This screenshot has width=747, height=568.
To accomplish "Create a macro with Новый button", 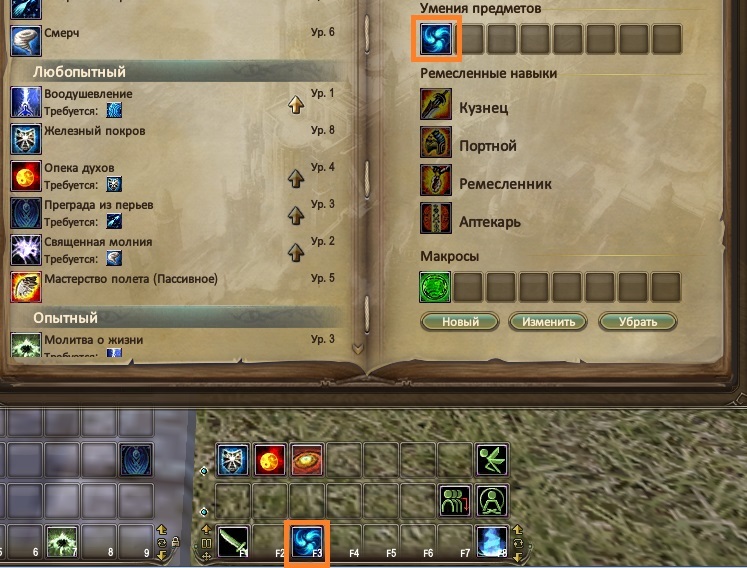I will tap(459, 322).
